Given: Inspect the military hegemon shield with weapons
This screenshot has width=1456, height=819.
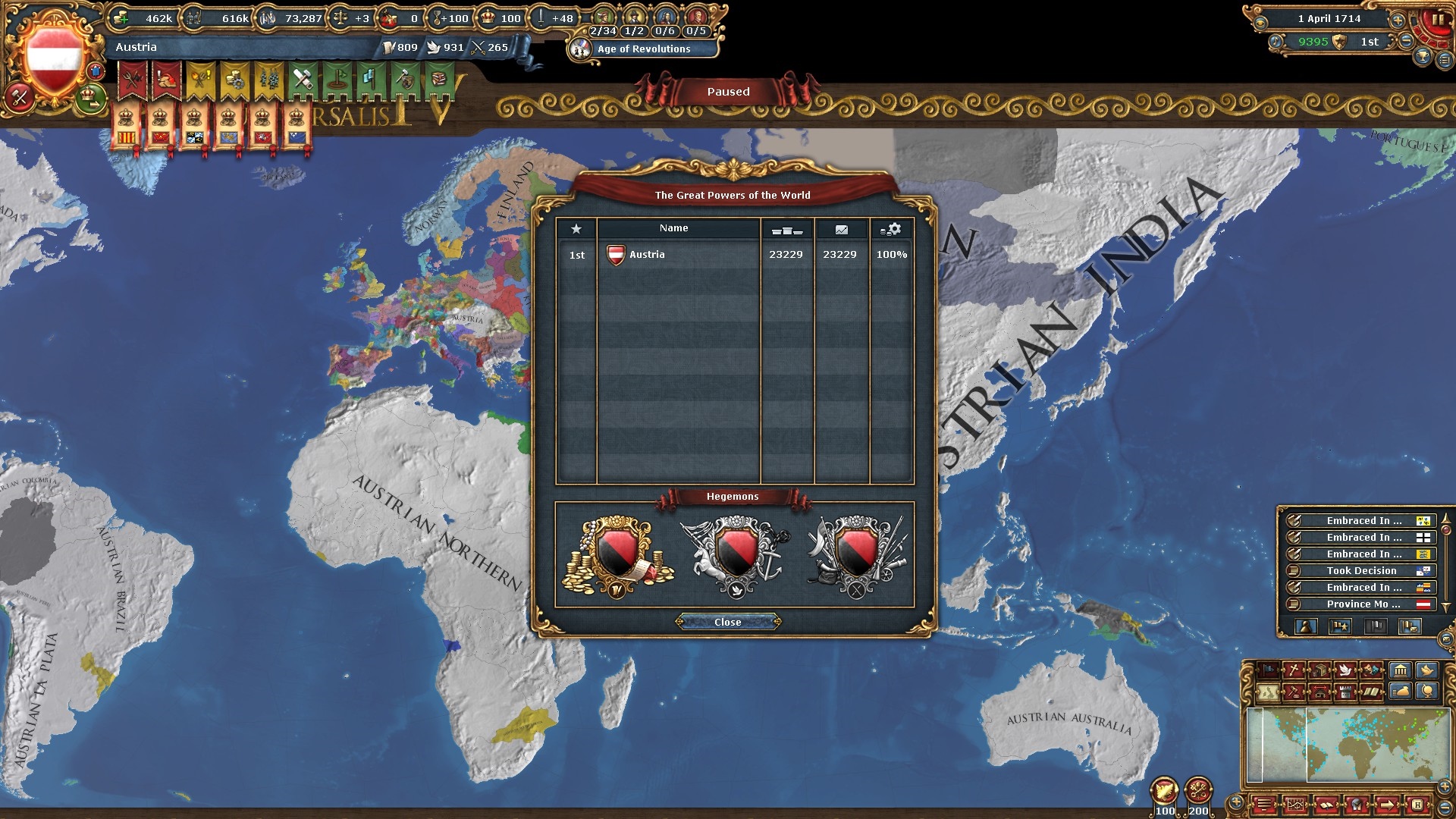Looking at the screenshot, I should tap(857, 554).
